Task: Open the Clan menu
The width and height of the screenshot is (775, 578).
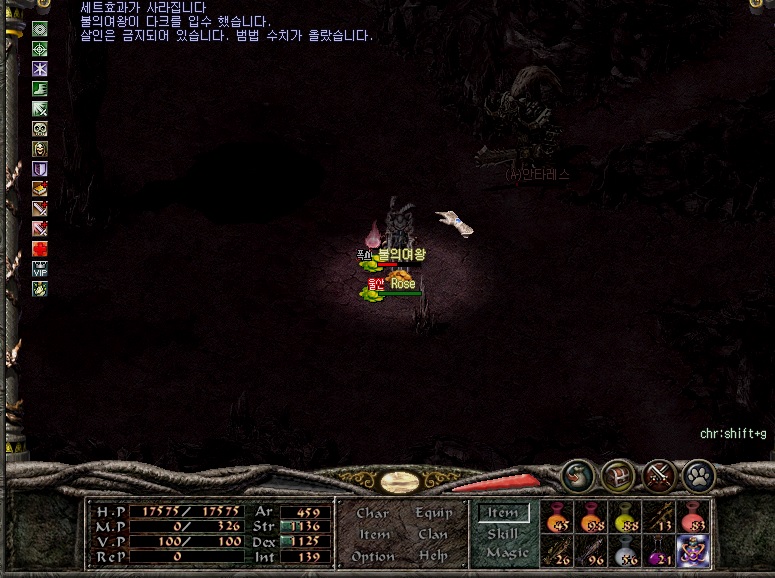Action: point(433,534)
